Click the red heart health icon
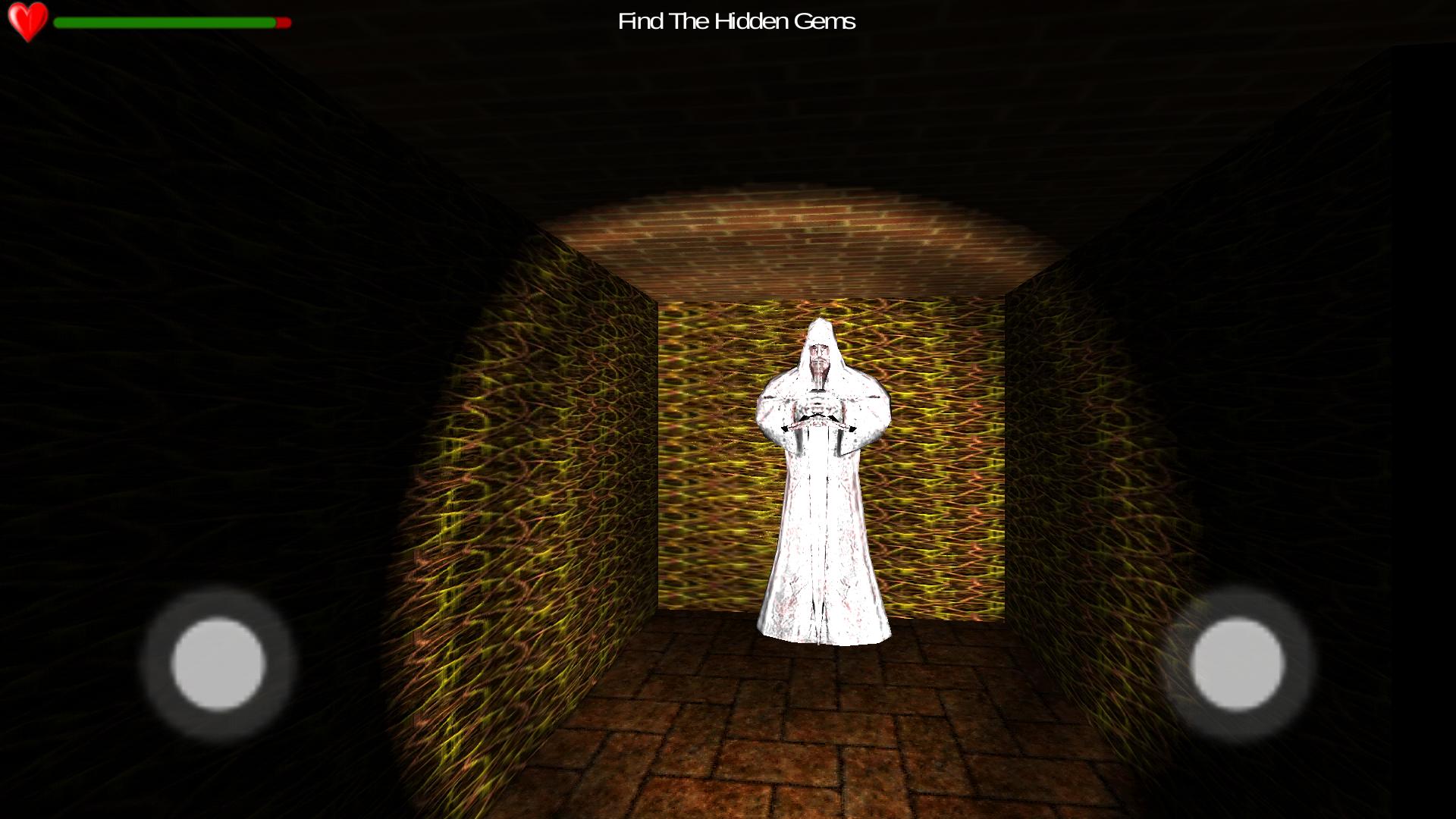This screenshot has width=1456, height=819. pyautogui.click(x=28, y=20)
